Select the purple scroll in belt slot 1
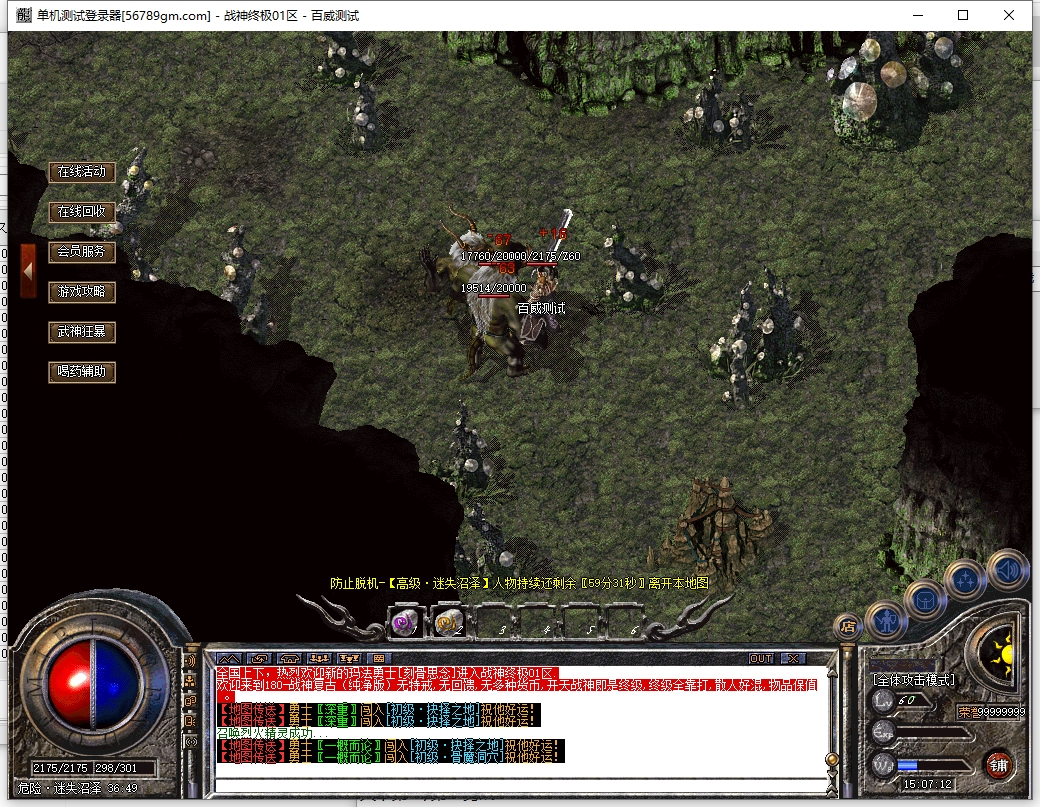Viewport: 1040px width, 807px height. point(406,623)
